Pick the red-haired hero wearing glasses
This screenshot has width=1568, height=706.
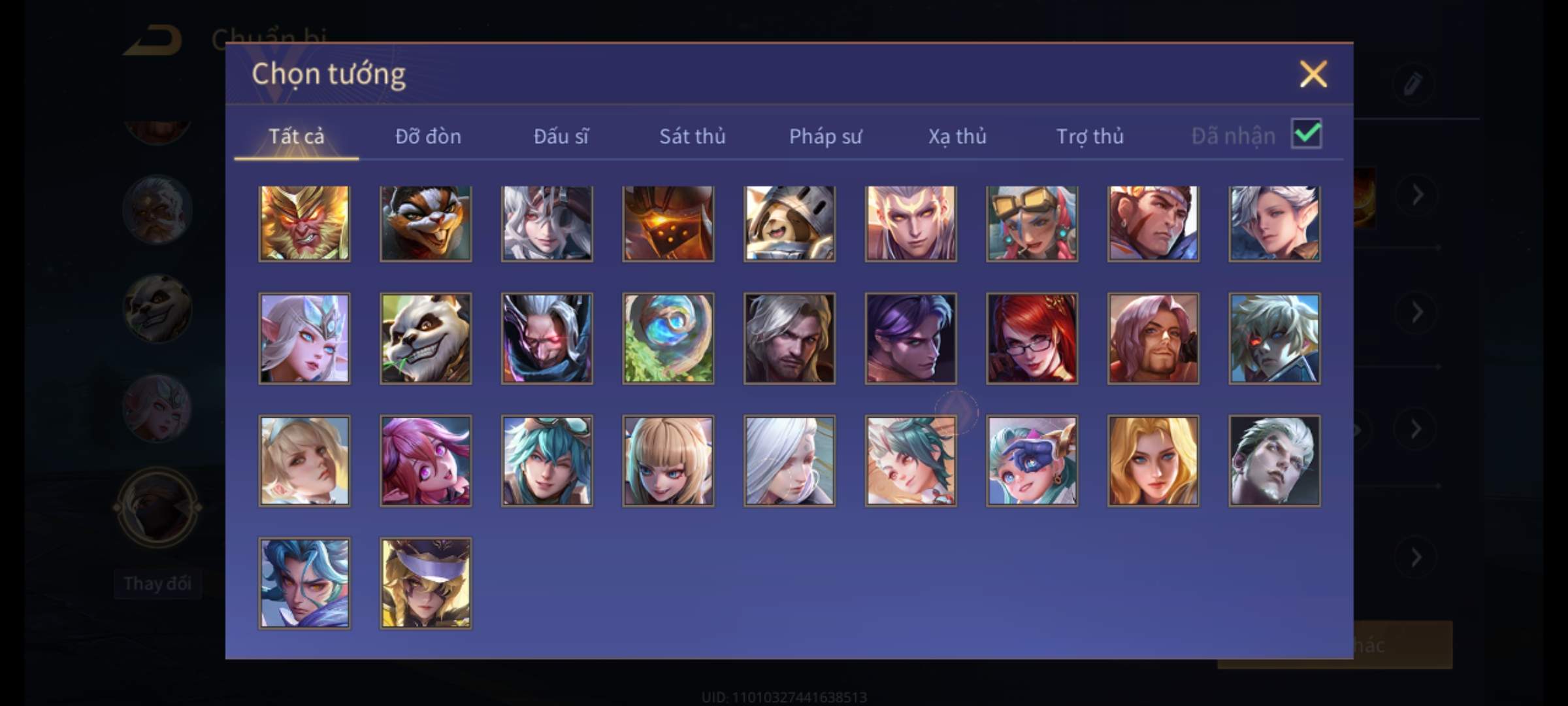pos(1032,338)
